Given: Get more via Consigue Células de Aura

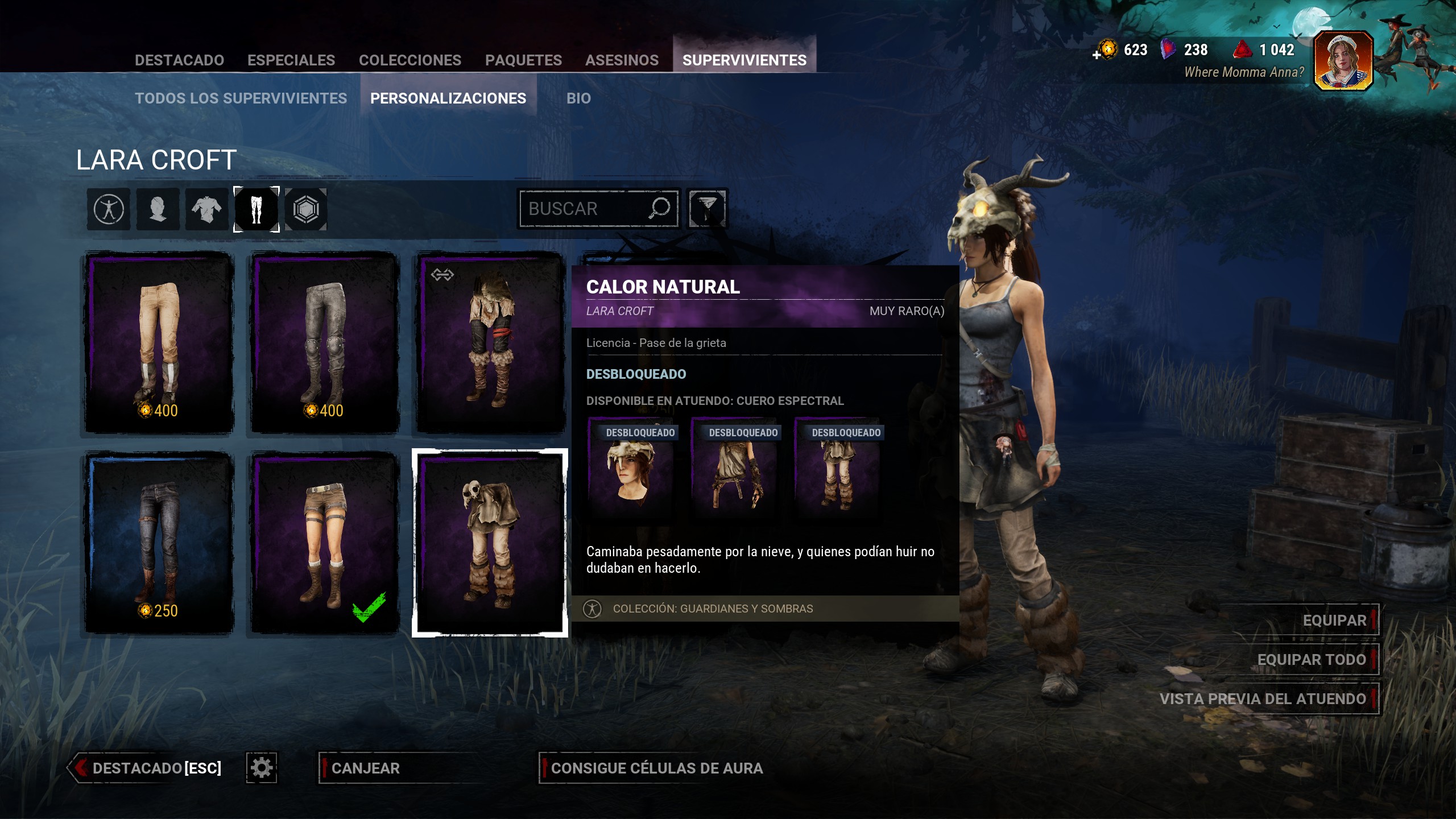Looking at the screenshot, I should [656, 768].
